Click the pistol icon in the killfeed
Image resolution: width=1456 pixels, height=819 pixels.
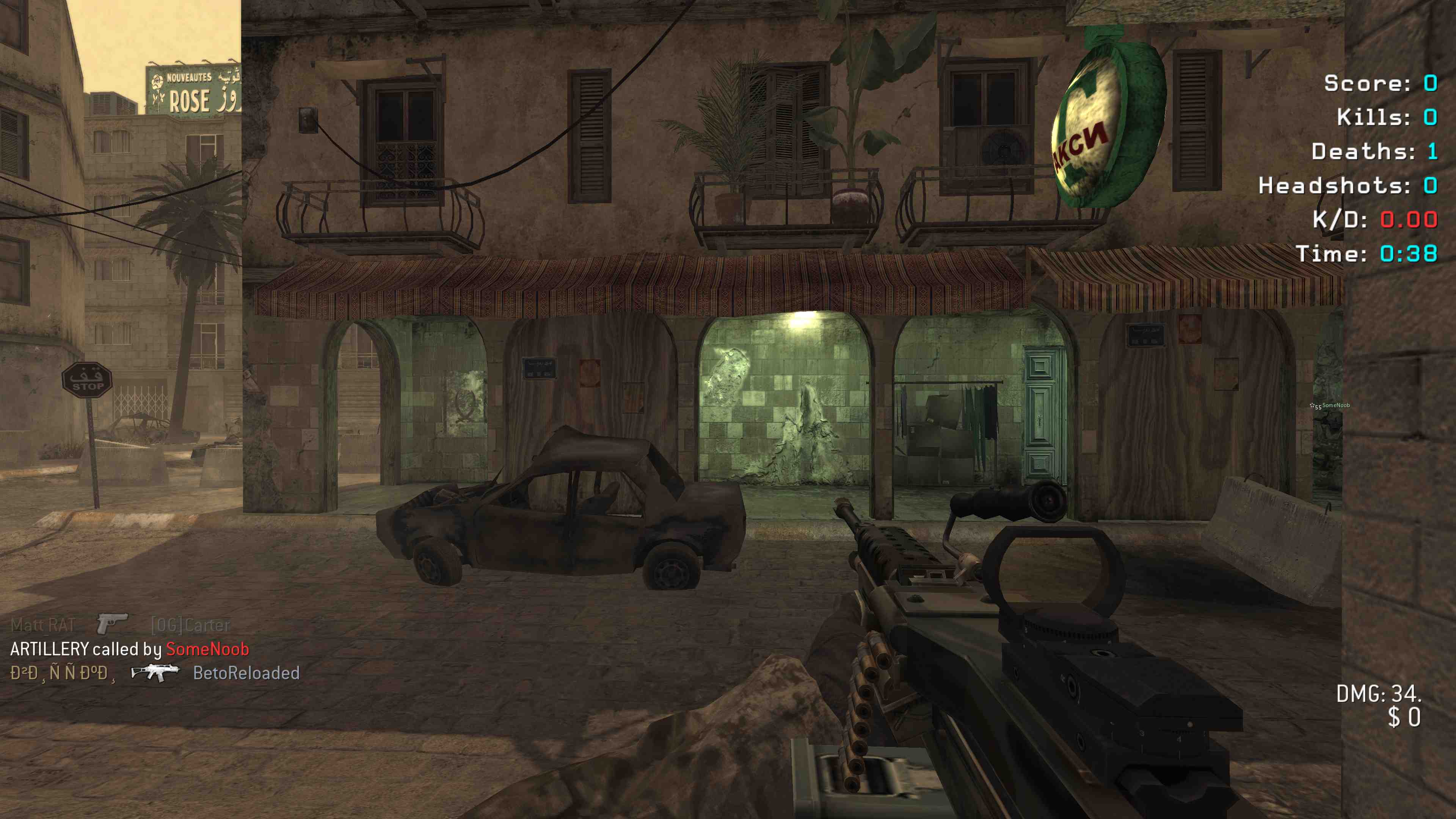click(x=112, y=623)
